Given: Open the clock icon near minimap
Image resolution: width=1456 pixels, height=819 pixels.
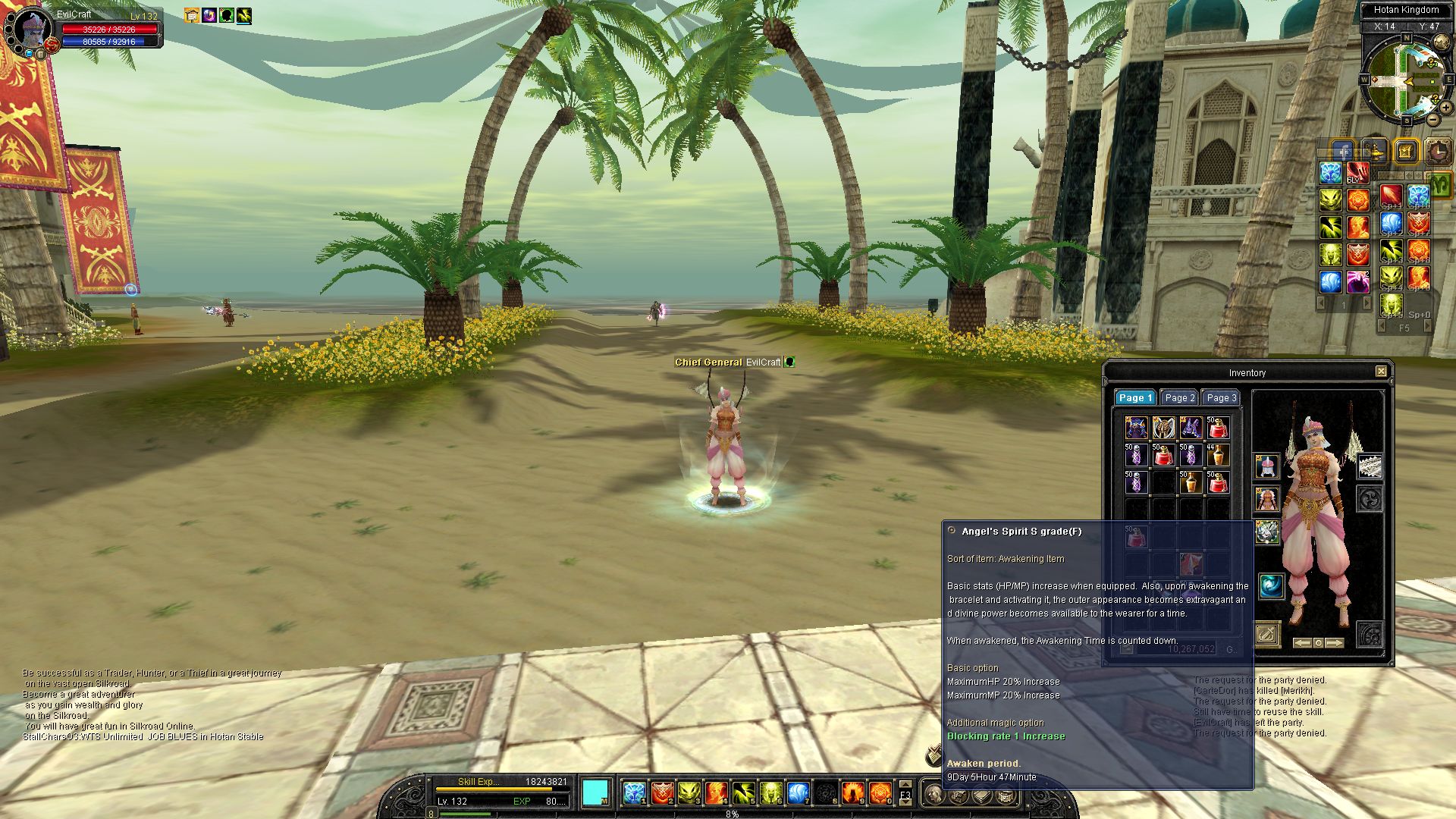Looking at the screenshot, I should [x=1437, y=152].
